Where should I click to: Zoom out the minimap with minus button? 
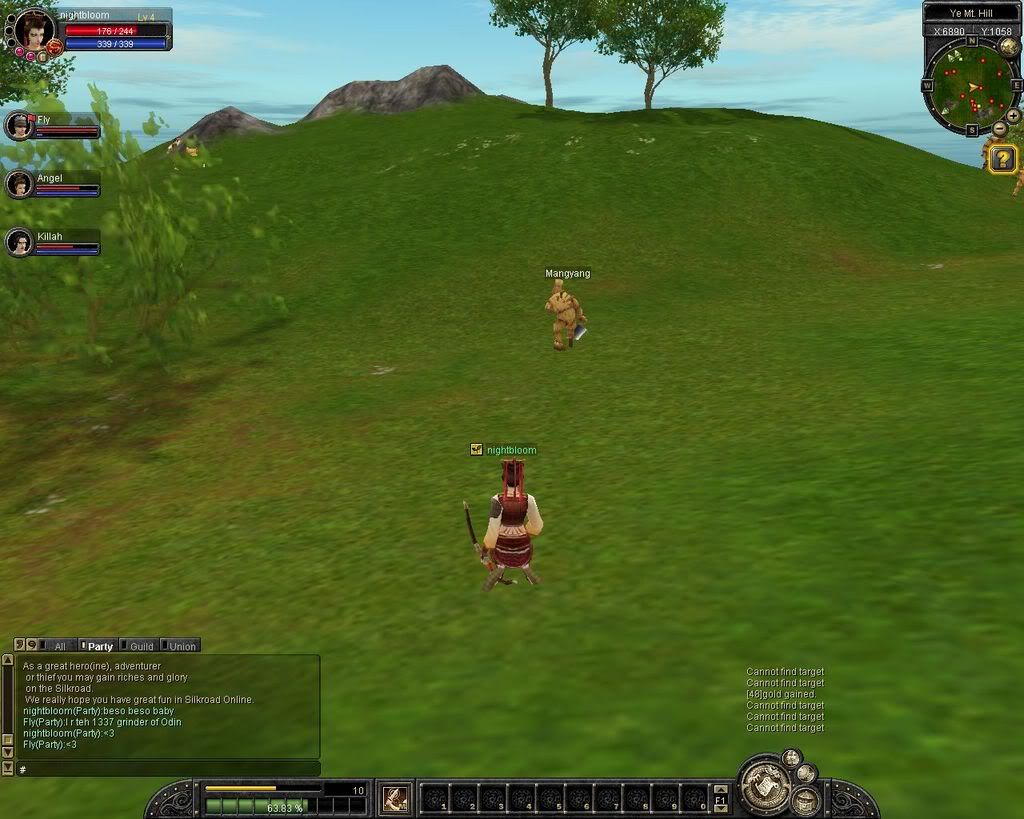pos(999,130)
